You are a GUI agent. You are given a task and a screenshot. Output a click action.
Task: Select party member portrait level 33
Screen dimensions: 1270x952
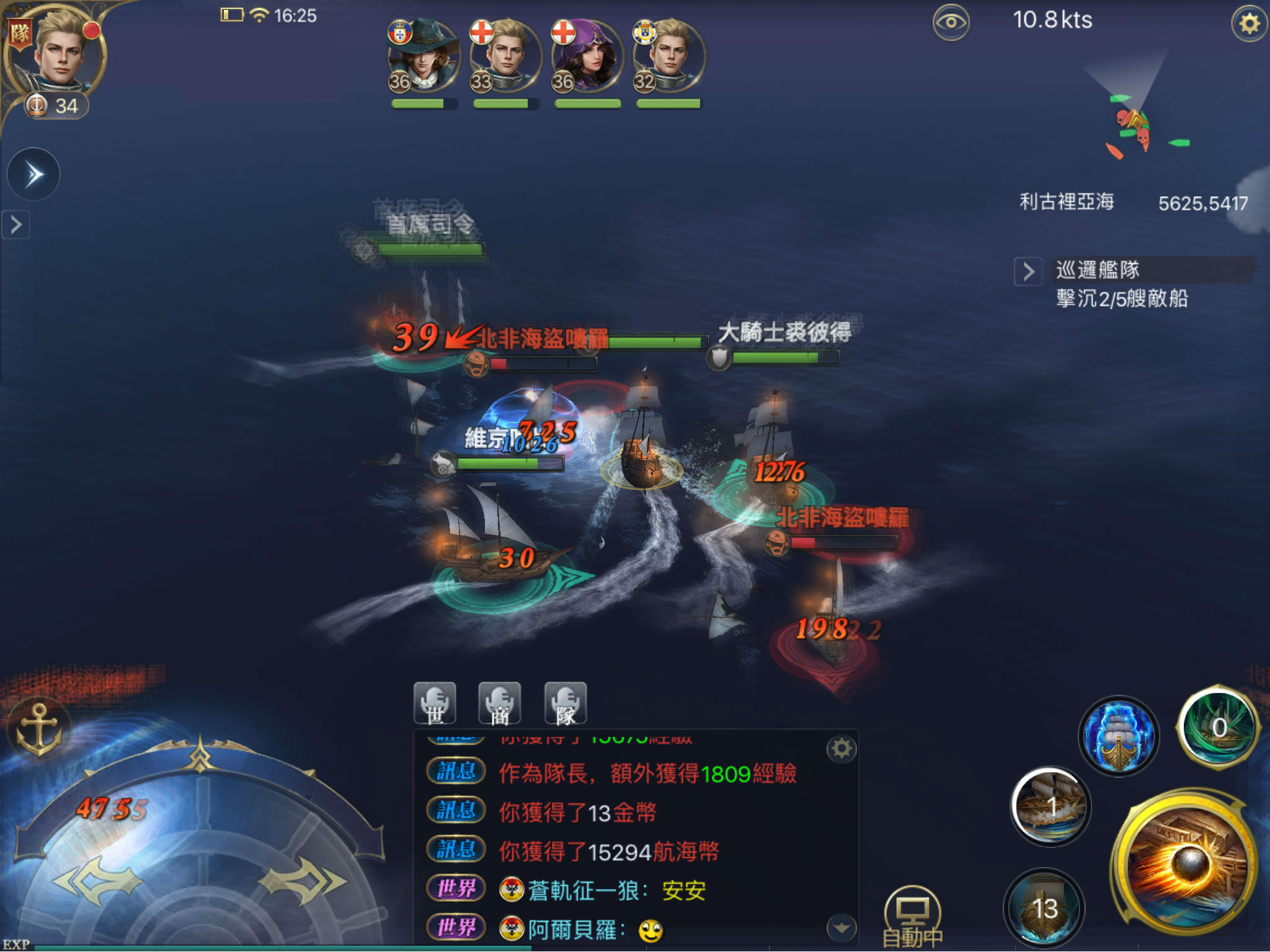[504, 56]
